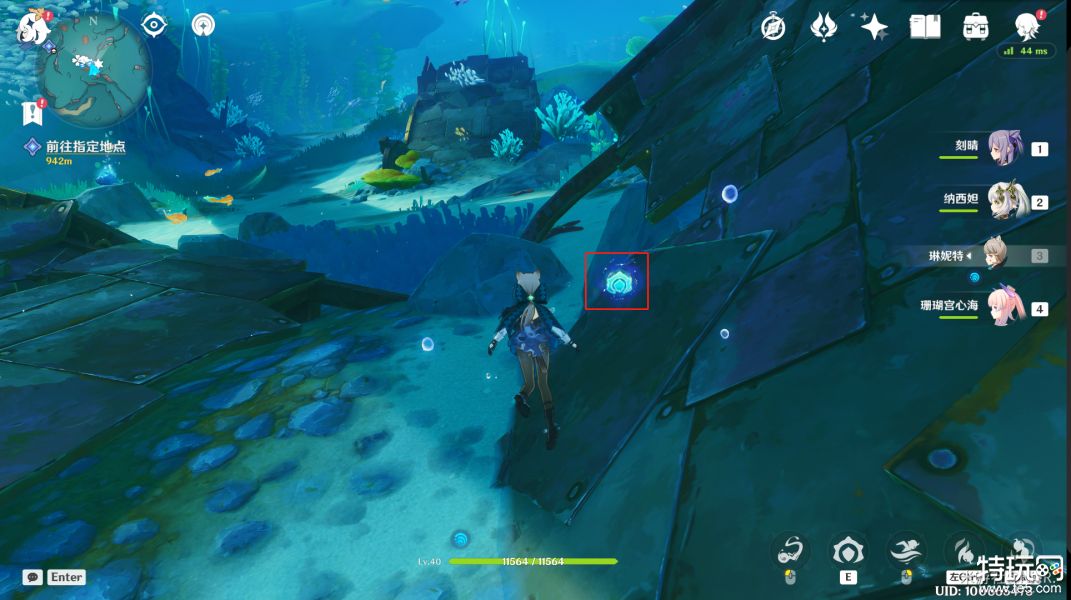
Task: Open the Adventurer Handbook book icon
Action: tap(925, 27)
